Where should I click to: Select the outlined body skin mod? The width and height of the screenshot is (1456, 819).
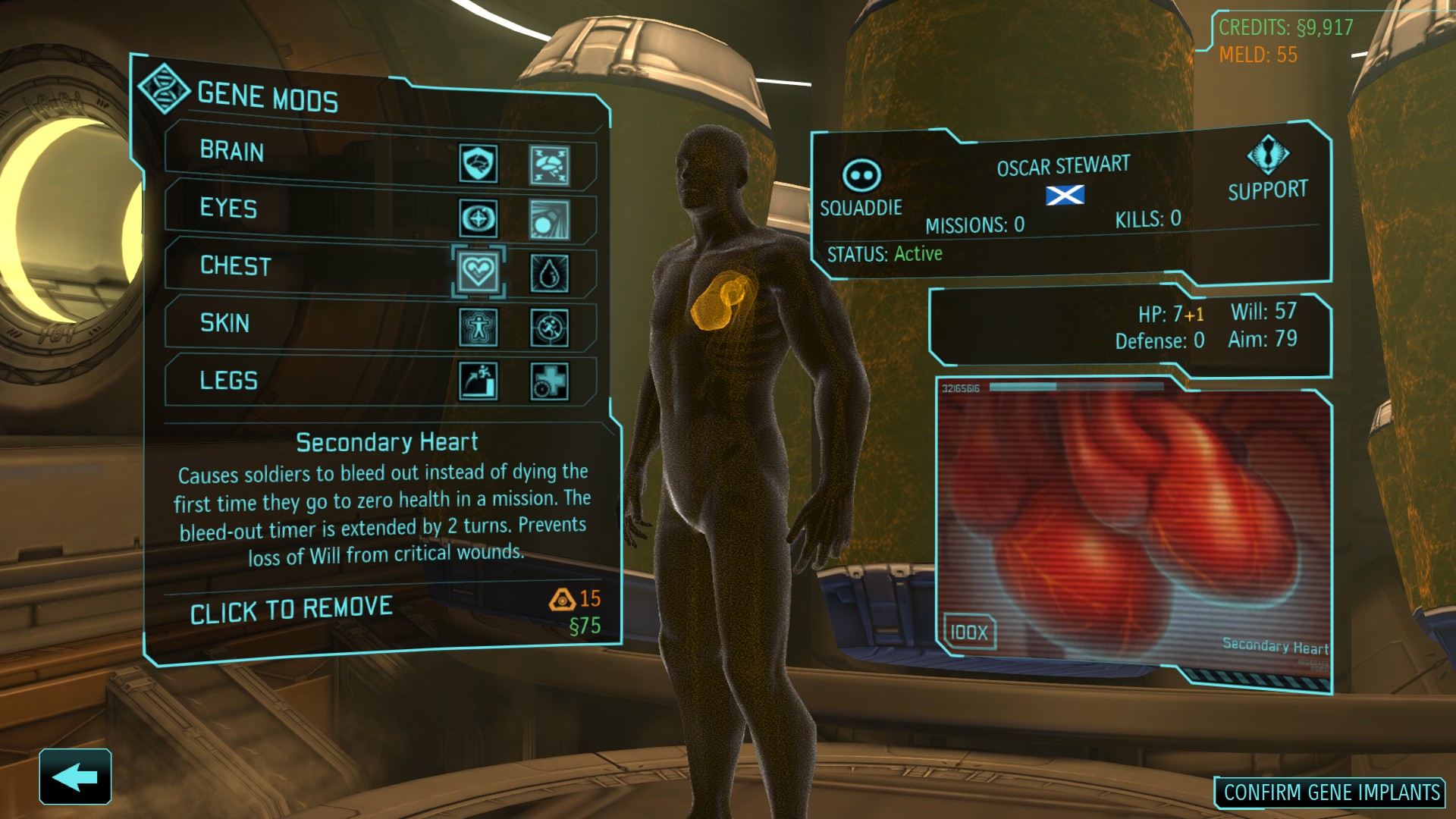tap(479, 328)
